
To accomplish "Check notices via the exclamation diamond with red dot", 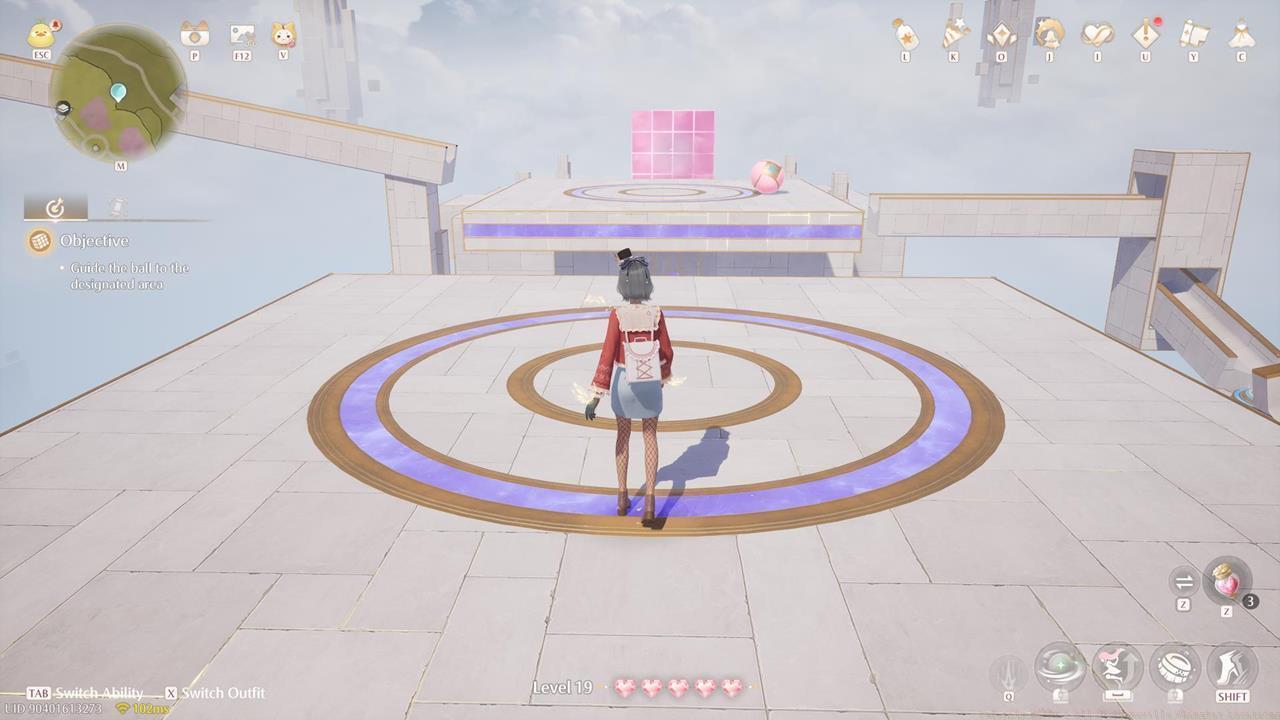I will [x=1143, y=35].
